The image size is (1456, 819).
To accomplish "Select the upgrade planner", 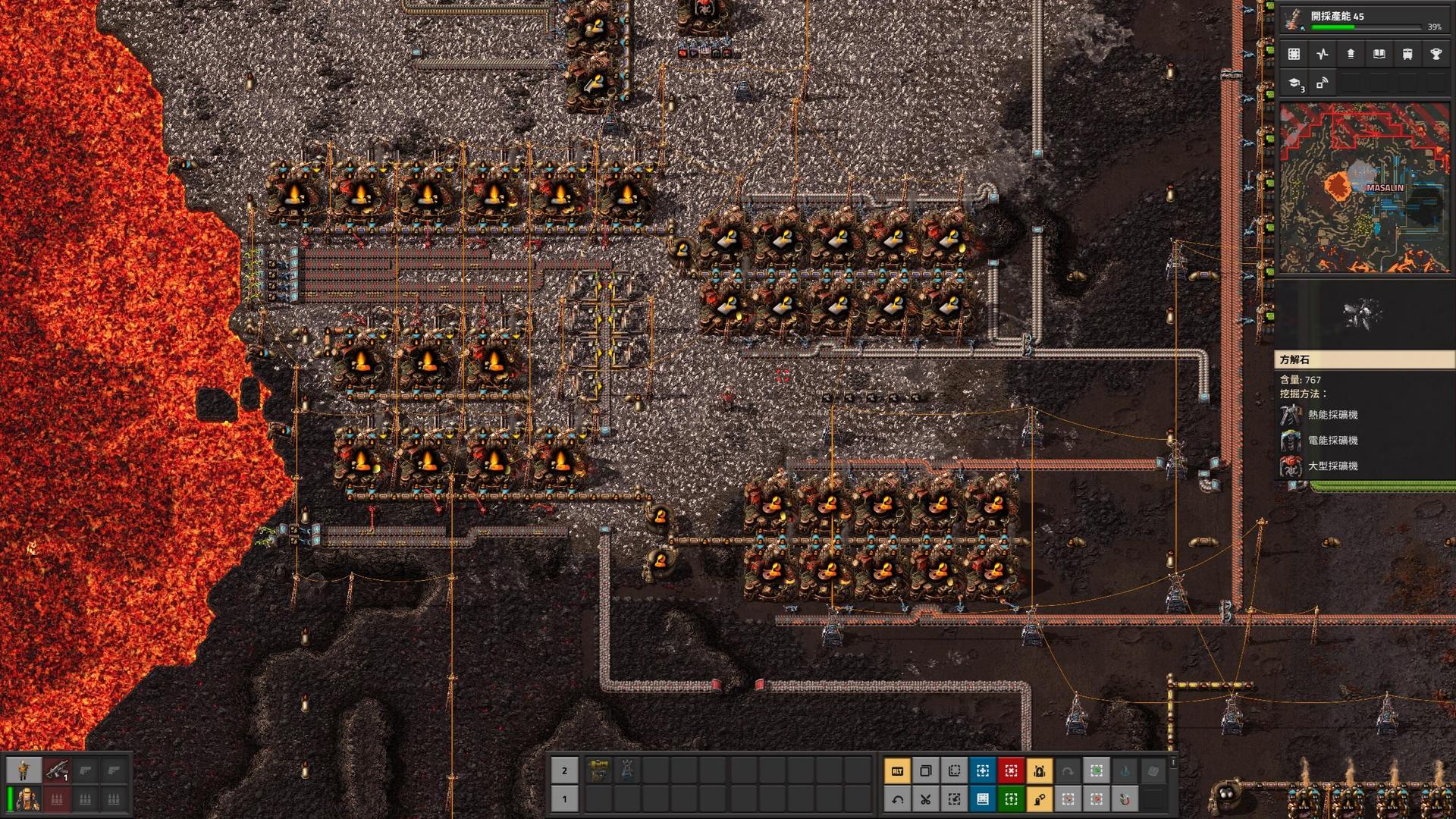I will [1011, 800].
